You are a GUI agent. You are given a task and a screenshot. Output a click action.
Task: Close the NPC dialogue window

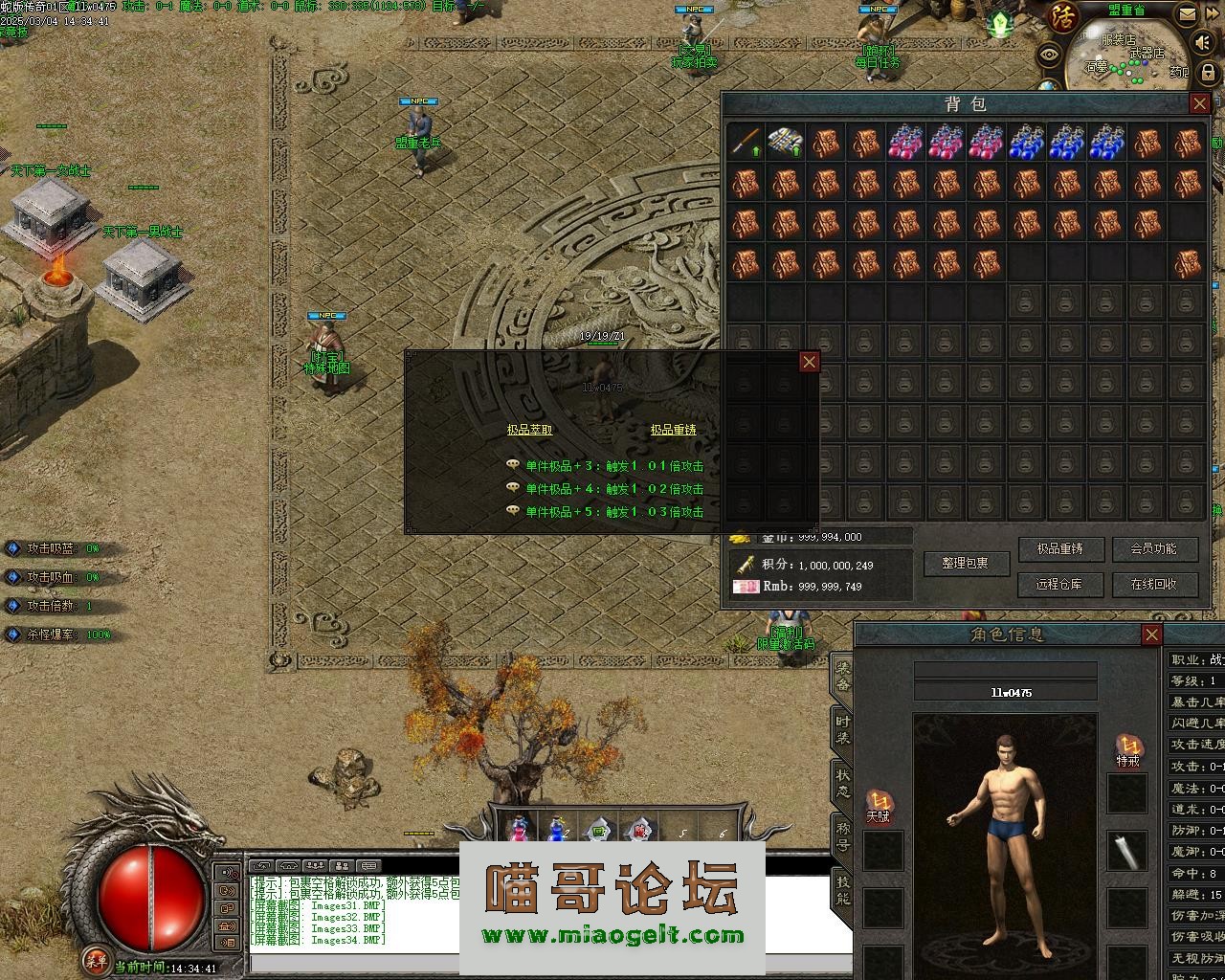pos(810,362)
